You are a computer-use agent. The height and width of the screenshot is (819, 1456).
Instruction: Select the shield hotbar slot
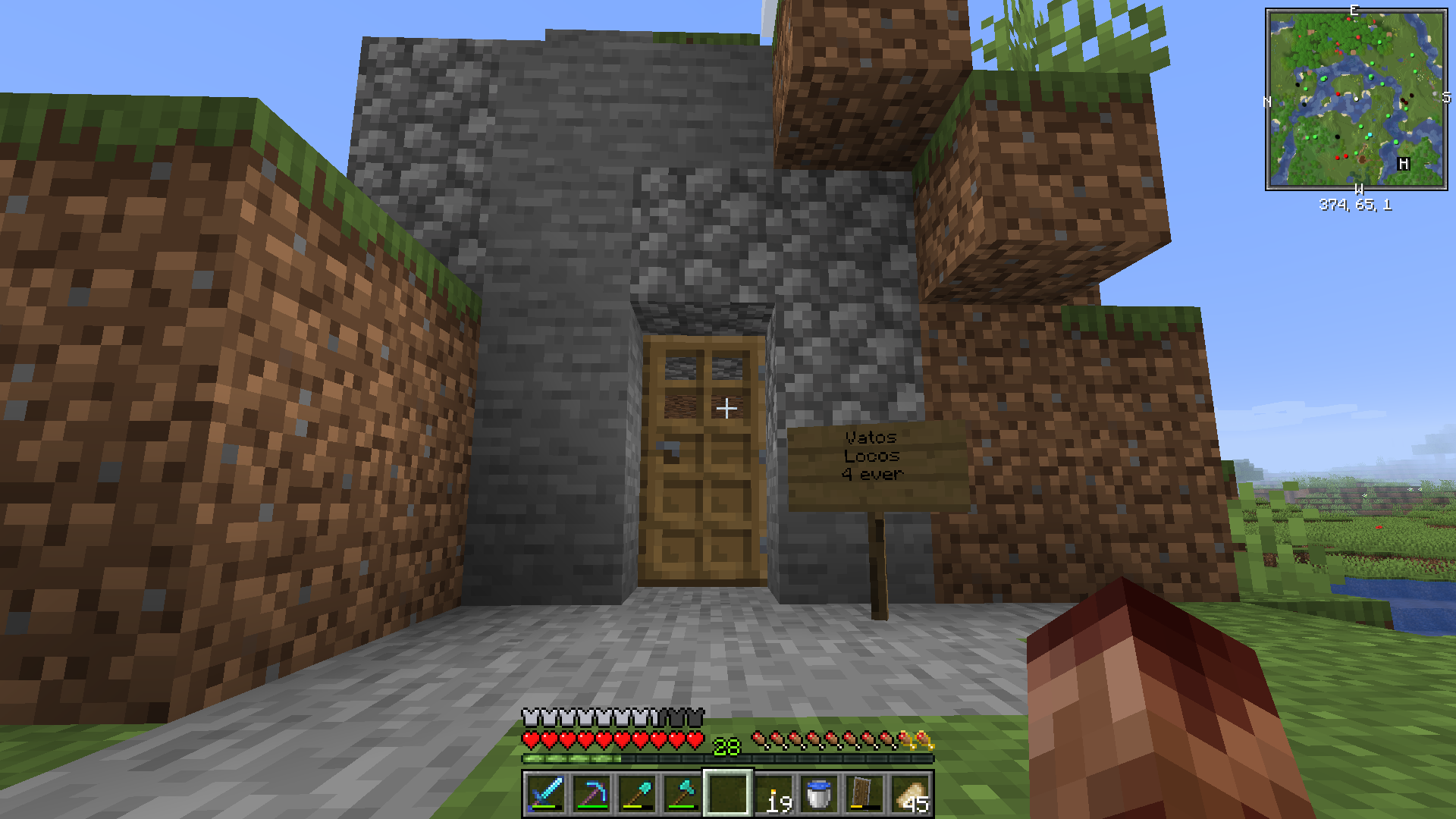[x=864, y=794]
